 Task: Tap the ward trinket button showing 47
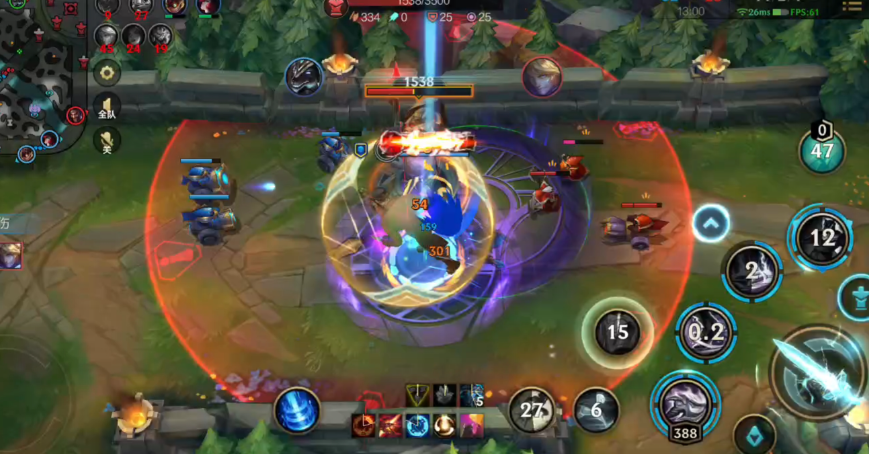point(822,150)
